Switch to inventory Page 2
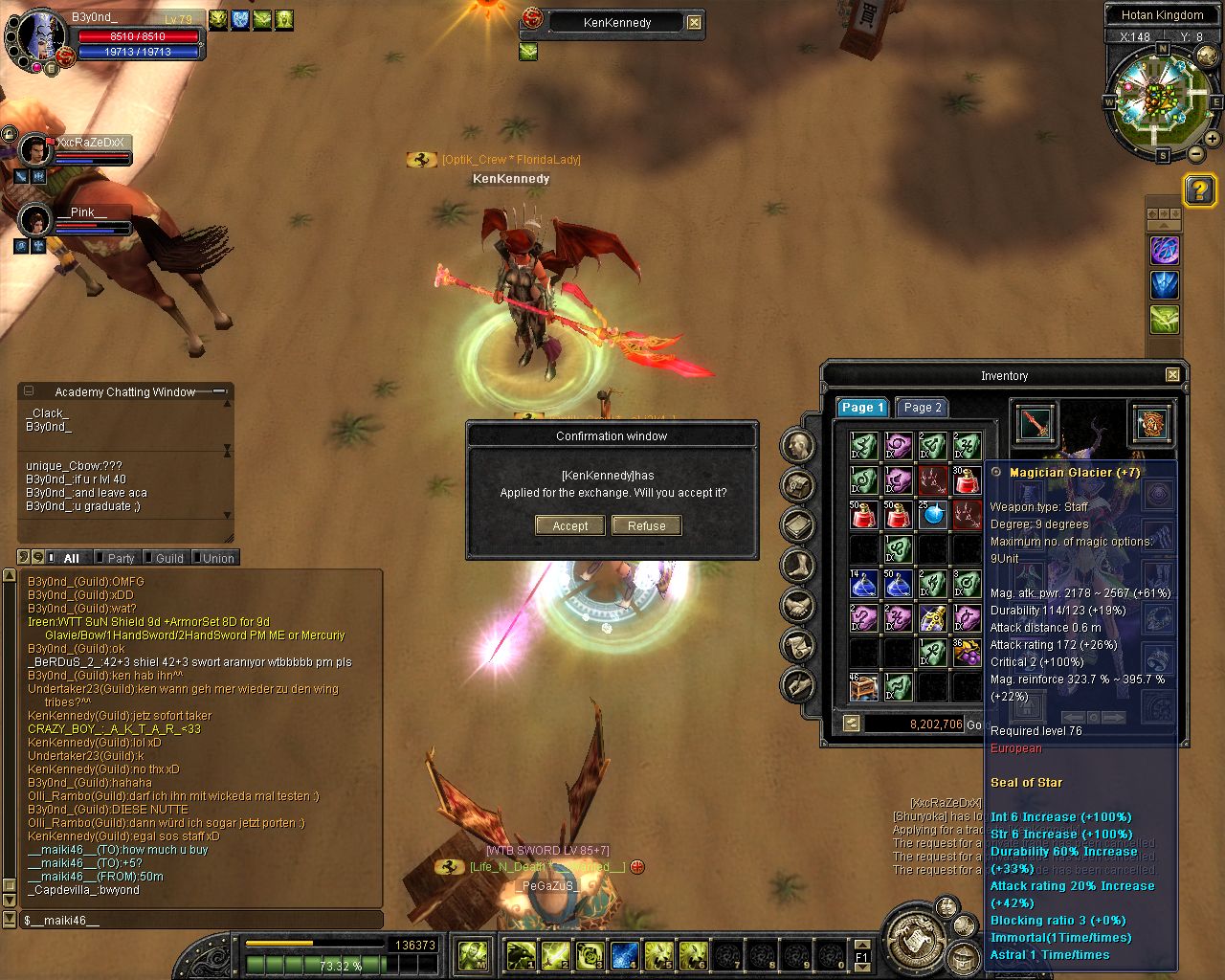Viewport: 1225px width, 980px height. coord(923,407)
